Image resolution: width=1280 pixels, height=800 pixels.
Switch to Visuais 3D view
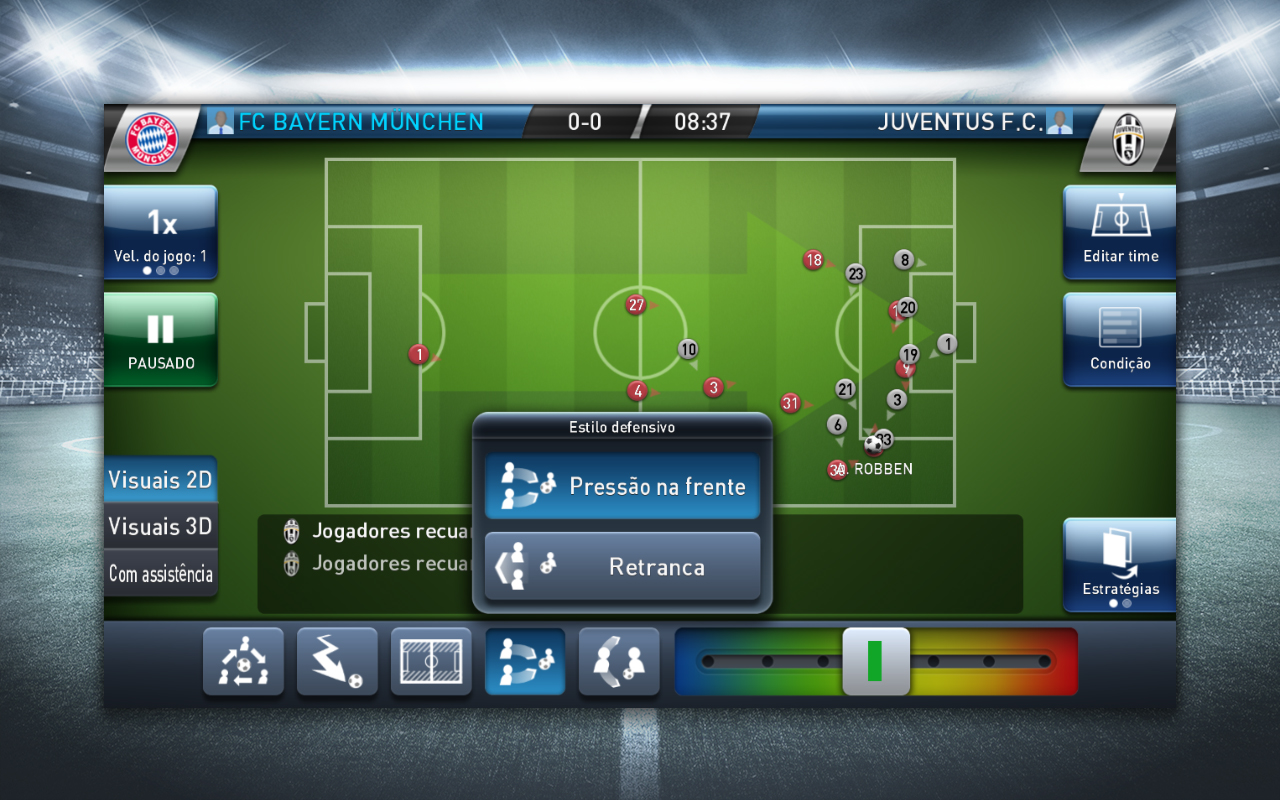coord(160,526)
